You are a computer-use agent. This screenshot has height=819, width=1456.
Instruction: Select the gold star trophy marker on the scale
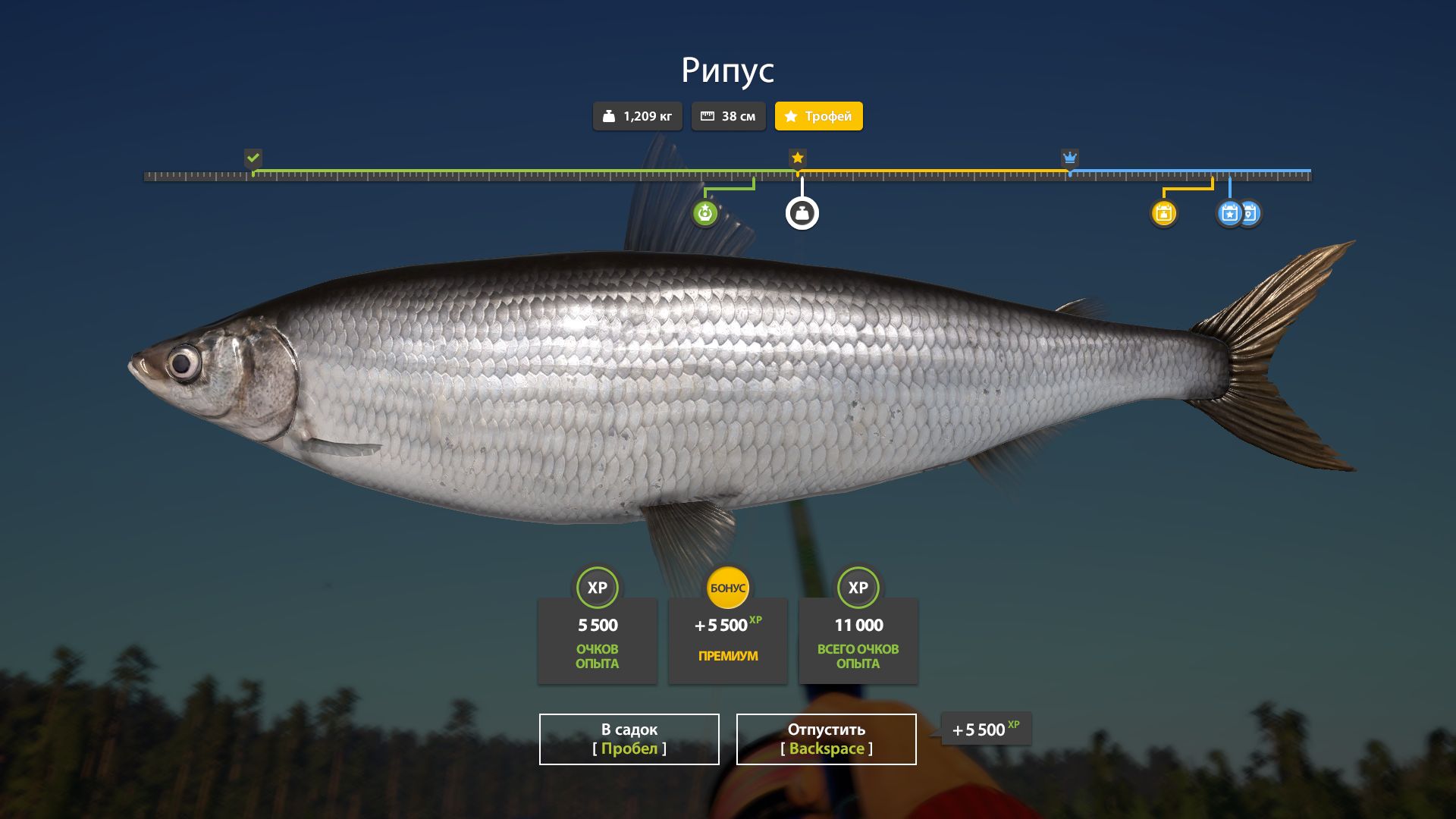(x=797, y=158)
